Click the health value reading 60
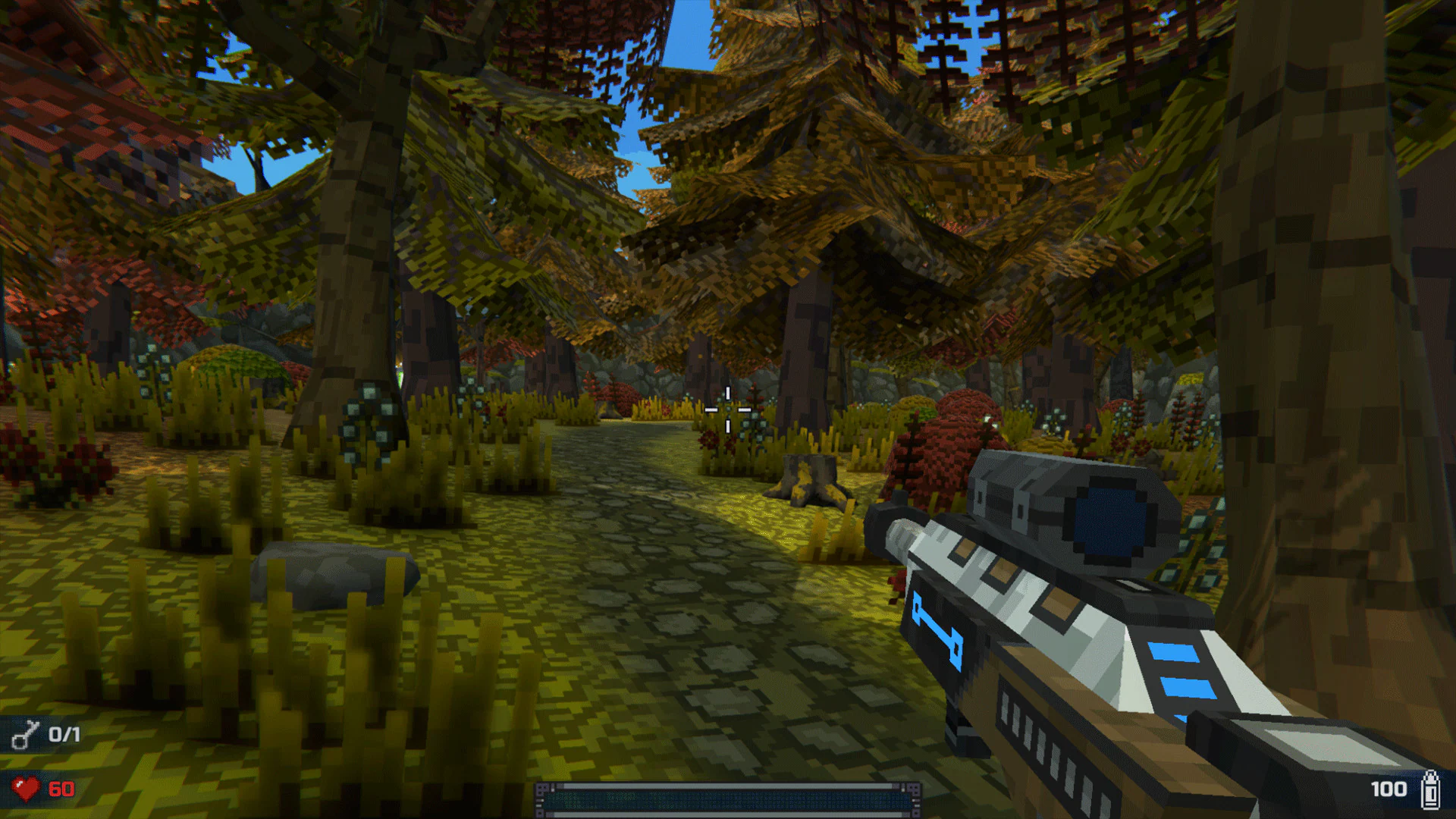This screenshot has height=819, width=1456. (x=61, y=787)
